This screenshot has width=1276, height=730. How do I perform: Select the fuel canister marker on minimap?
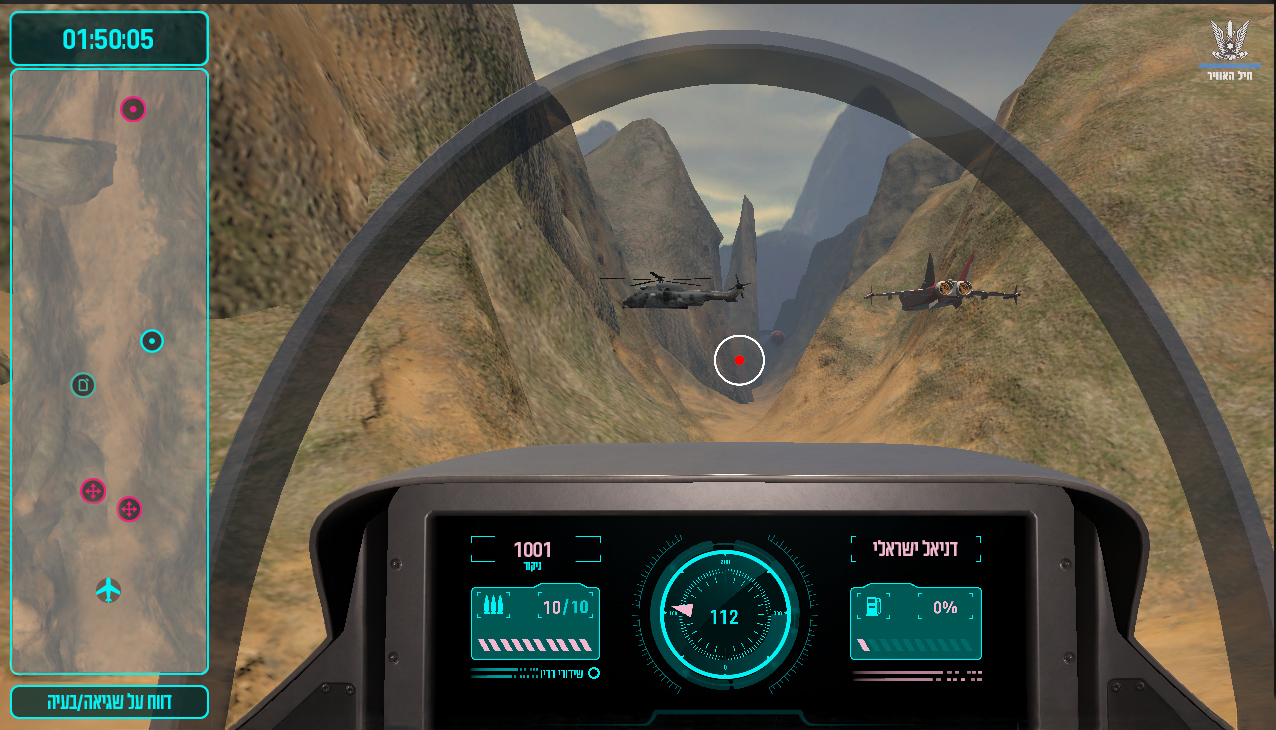[83, 385]
